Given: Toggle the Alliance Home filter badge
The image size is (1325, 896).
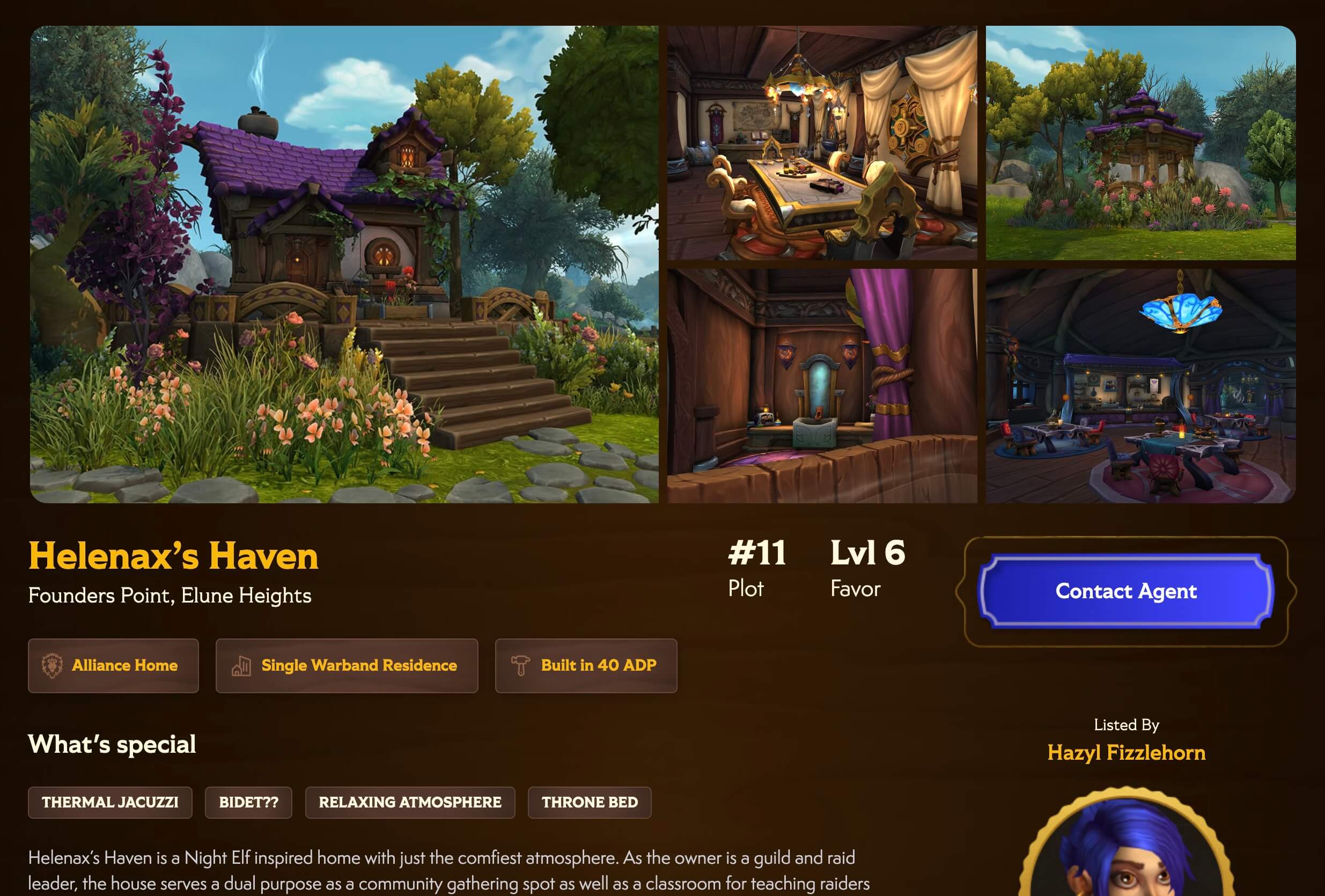Looking at the screenshot, I should 114,666.
